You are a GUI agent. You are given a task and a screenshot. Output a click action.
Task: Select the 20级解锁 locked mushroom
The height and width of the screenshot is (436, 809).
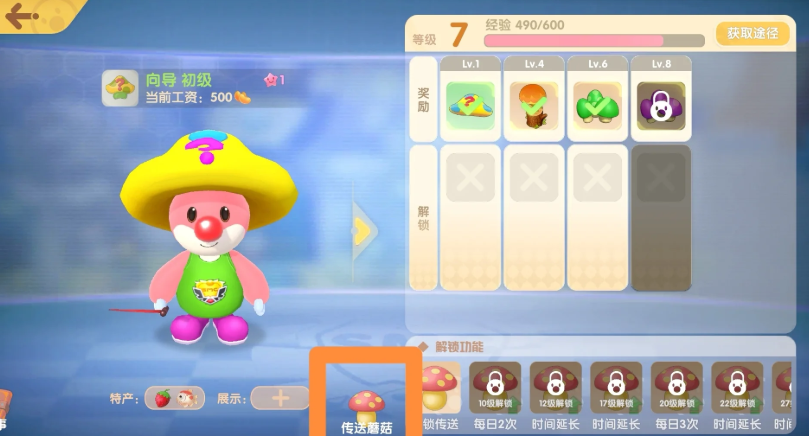pos(677,384)
